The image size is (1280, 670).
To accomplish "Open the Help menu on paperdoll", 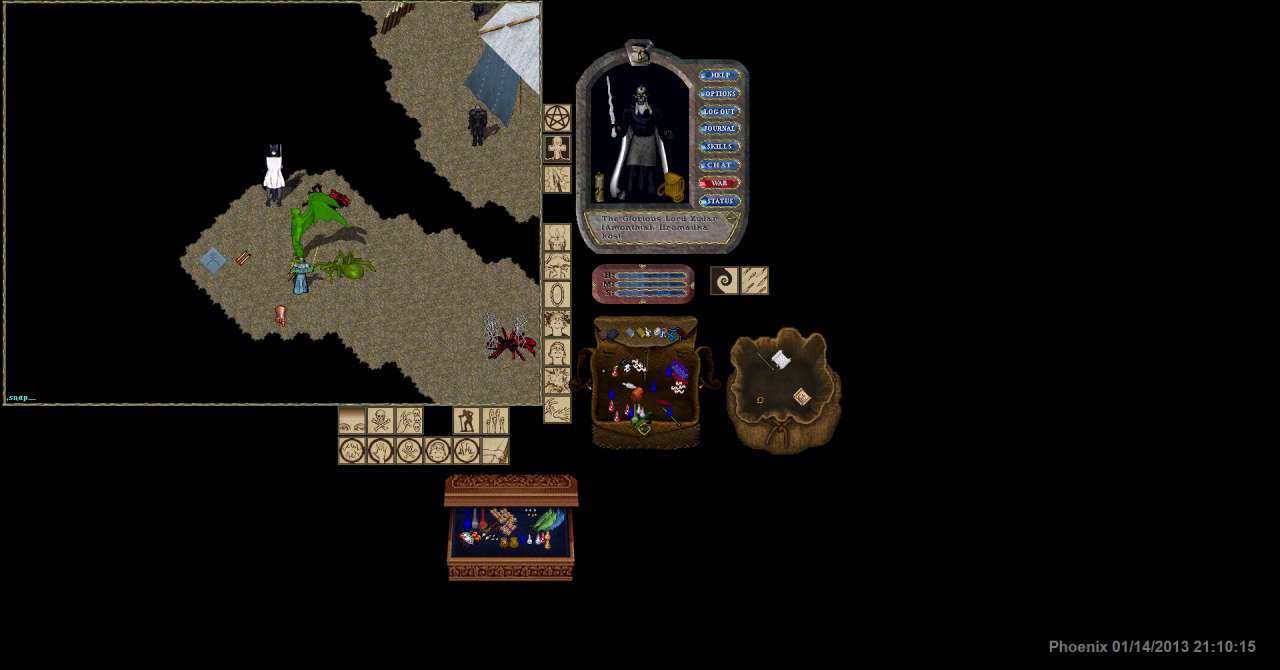I will (720, 75).
